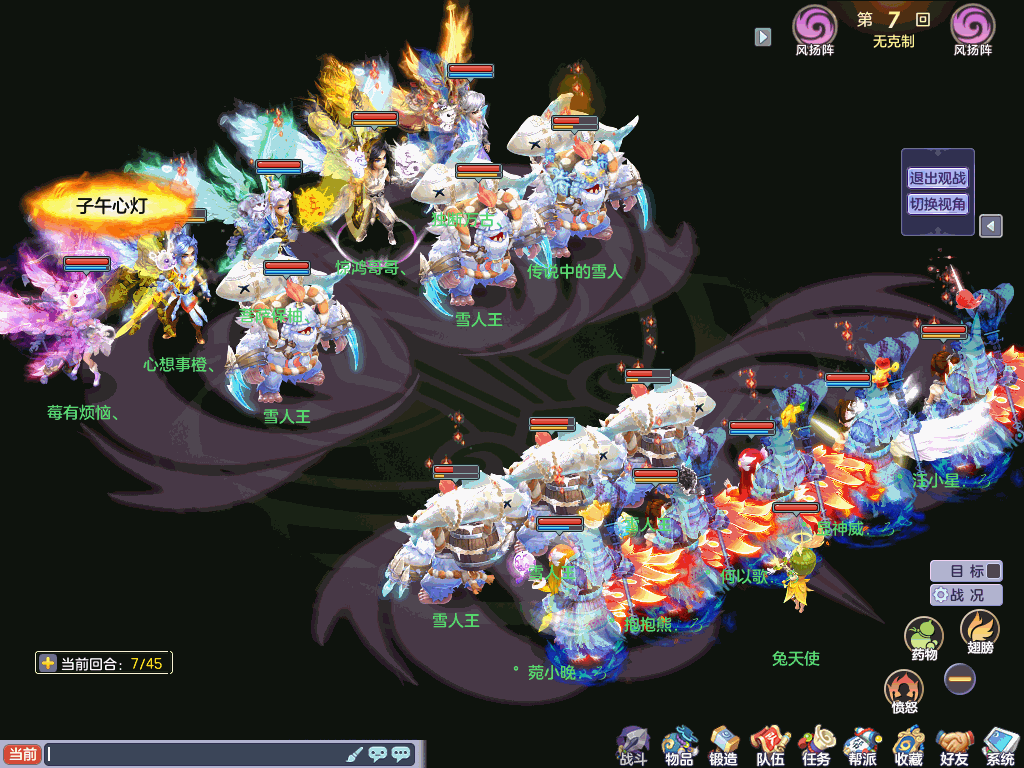Screen dimensions: 1024x768
Task: Click the right-arrow button beside the round banner
Action: click(763, 37)
